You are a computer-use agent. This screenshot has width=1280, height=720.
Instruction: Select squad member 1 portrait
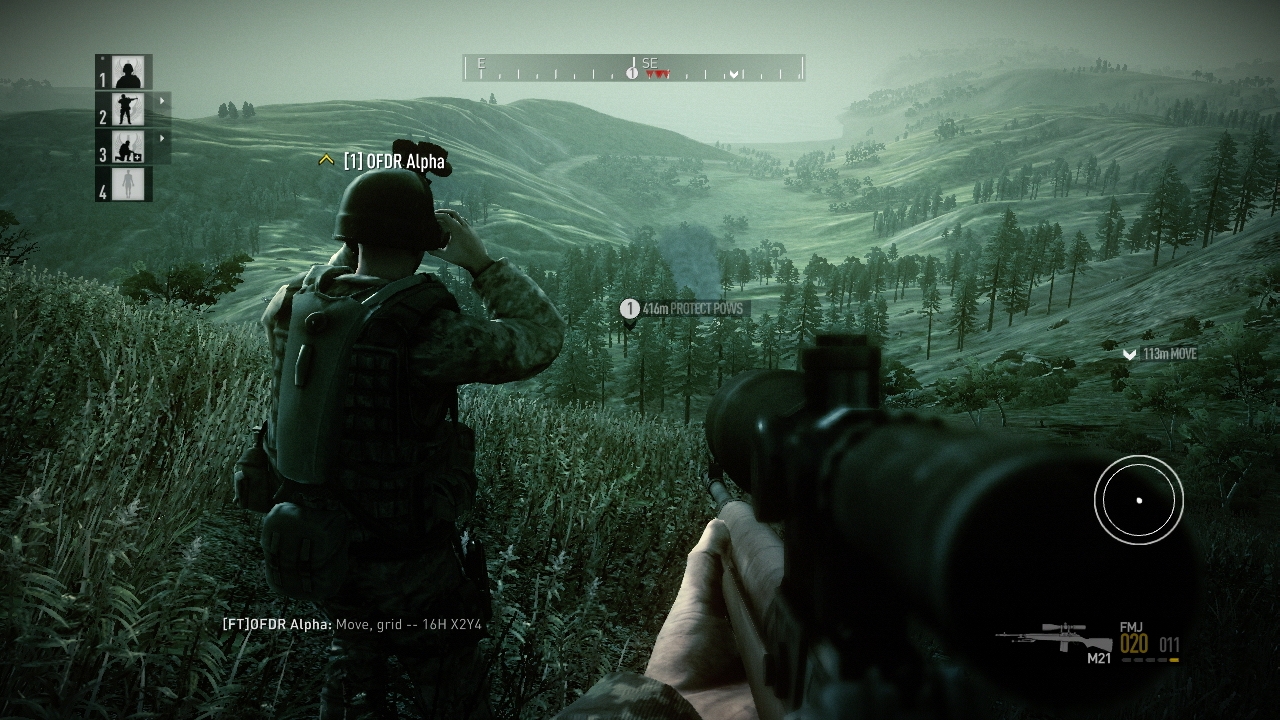(x=128, y=73)
